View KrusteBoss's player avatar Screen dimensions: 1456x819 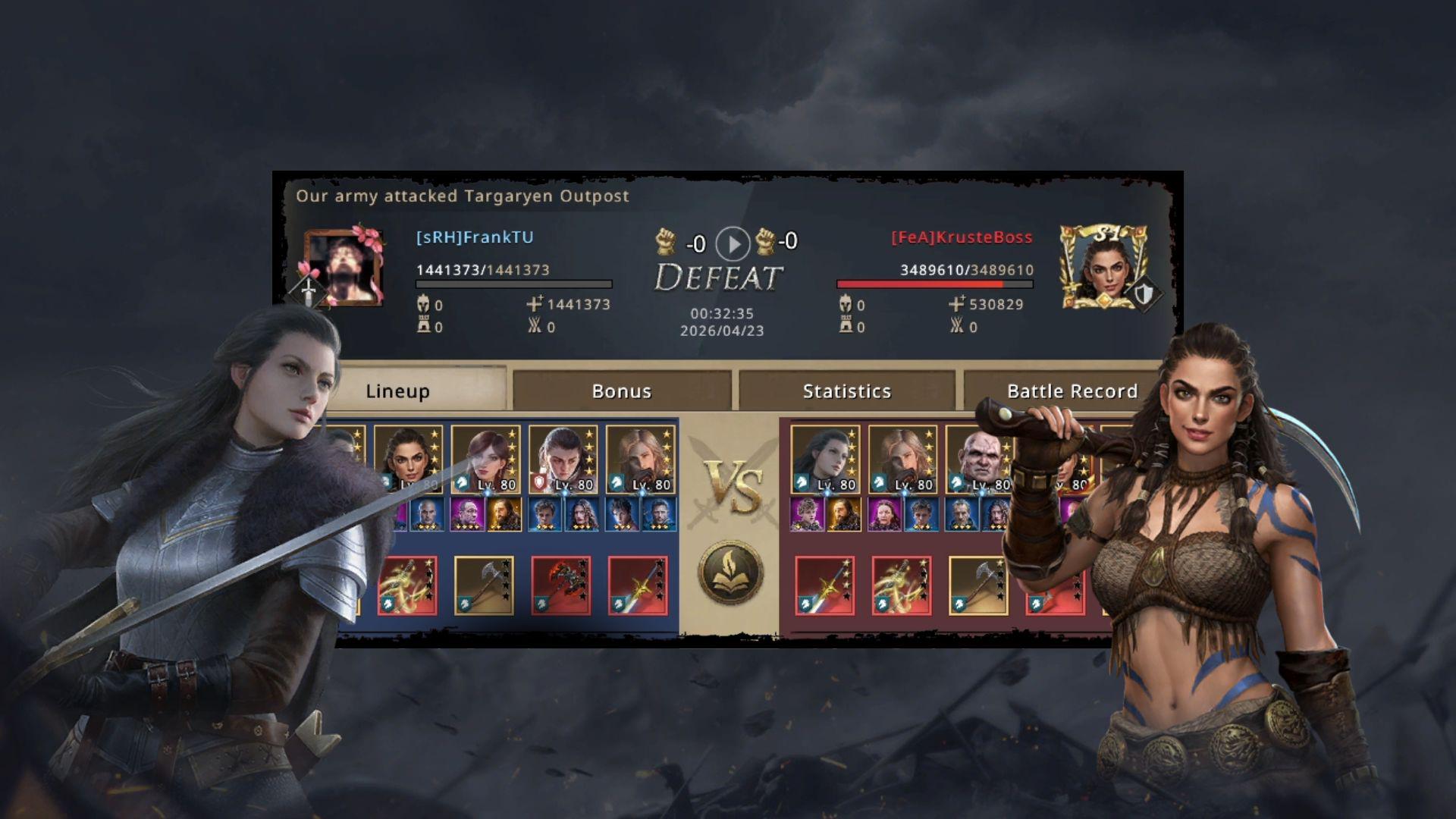coord(1103,266)
